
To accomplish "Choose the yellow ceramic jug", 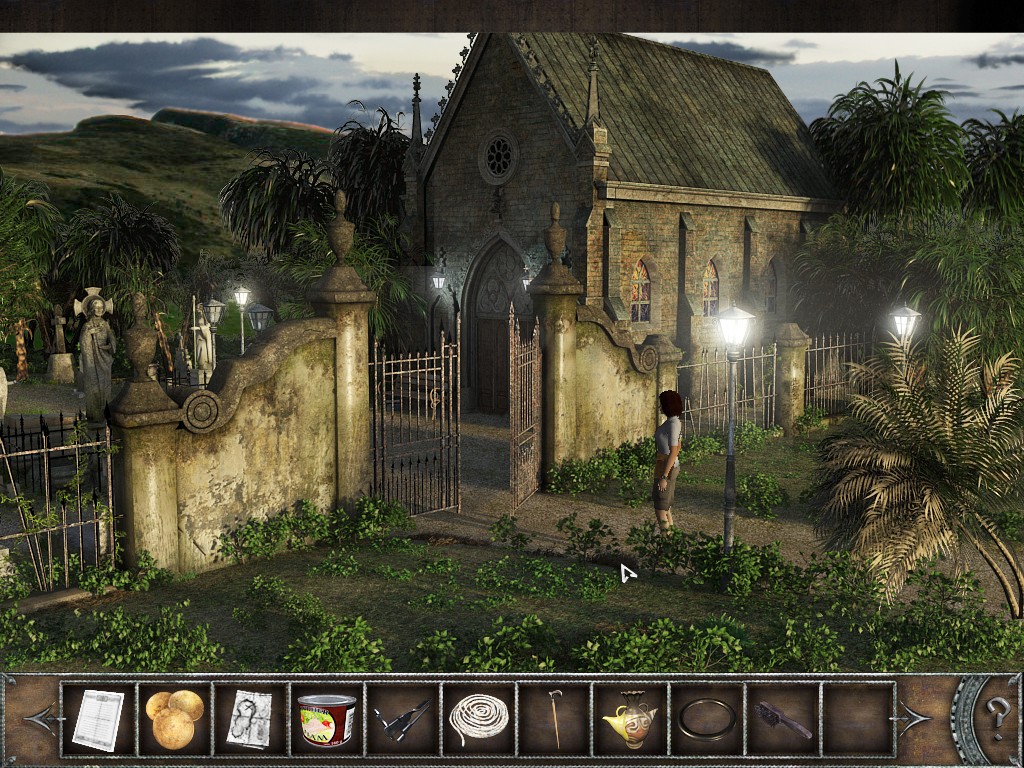I will click(630, 719).
